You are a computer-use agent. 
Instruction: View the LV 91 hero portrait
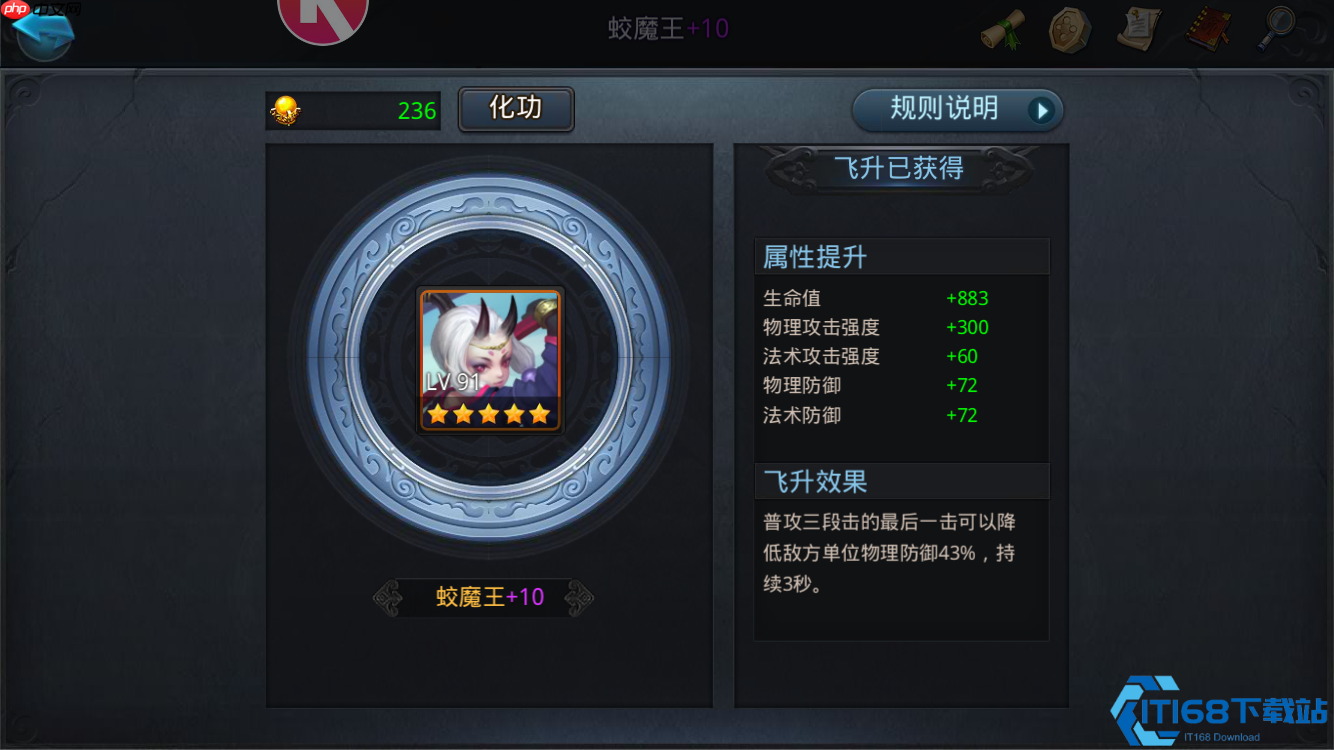point(489,360)
